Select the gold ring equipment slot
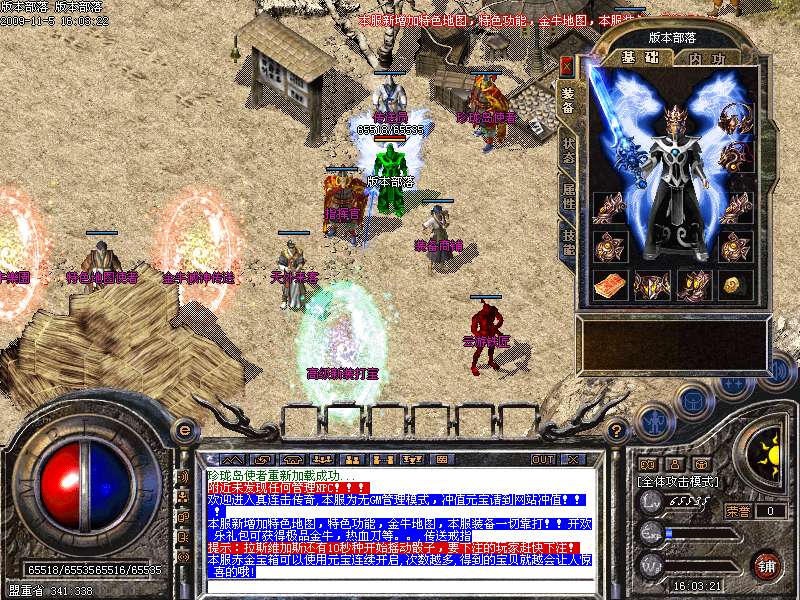The width and height of the screenshot is (800, 600). coord(737,285)
